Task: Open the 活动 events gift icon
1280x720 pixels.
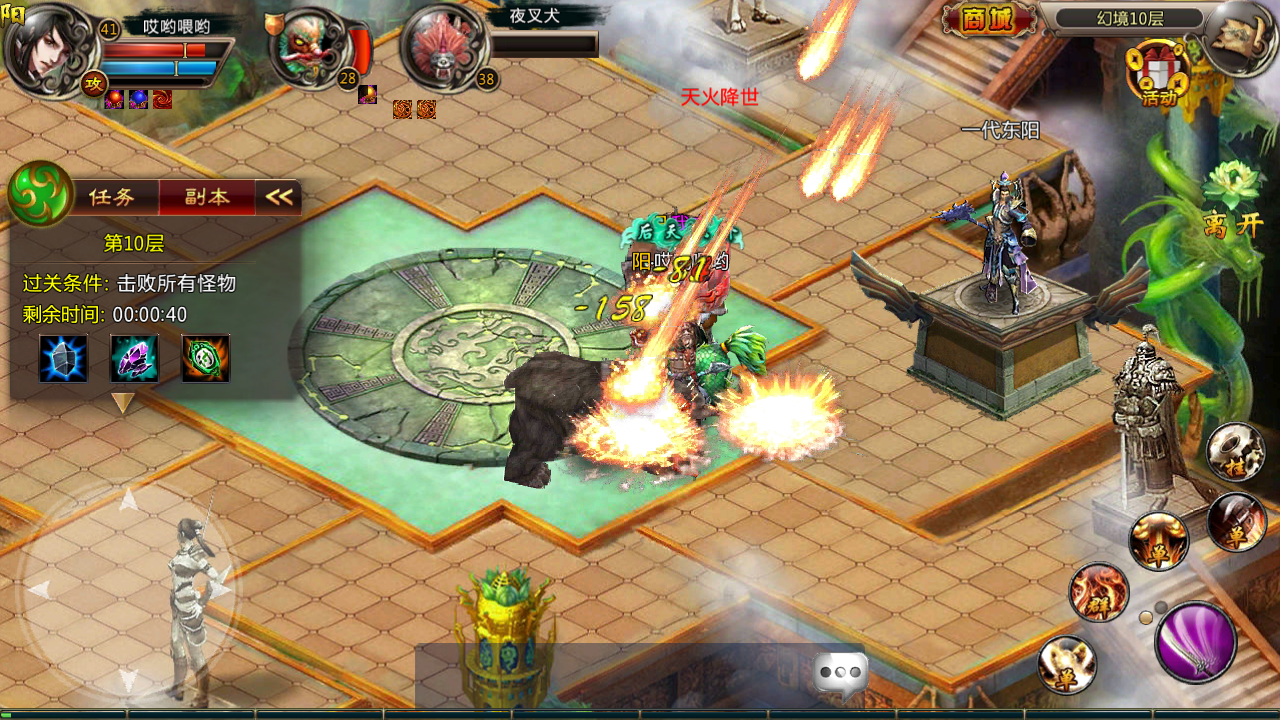Action: click(x=1157, y=73)
